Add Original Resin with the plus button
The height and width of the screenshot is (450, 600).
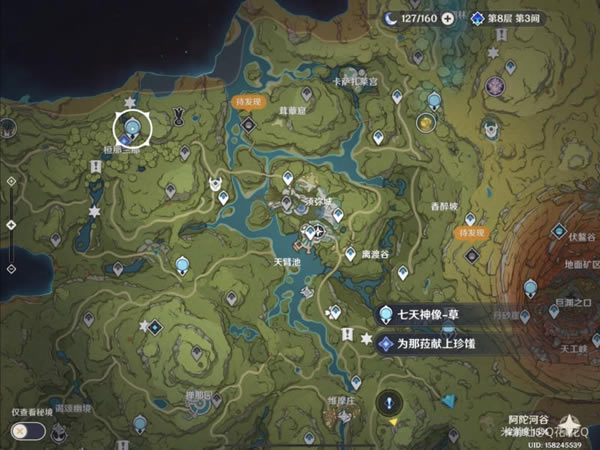447,18
